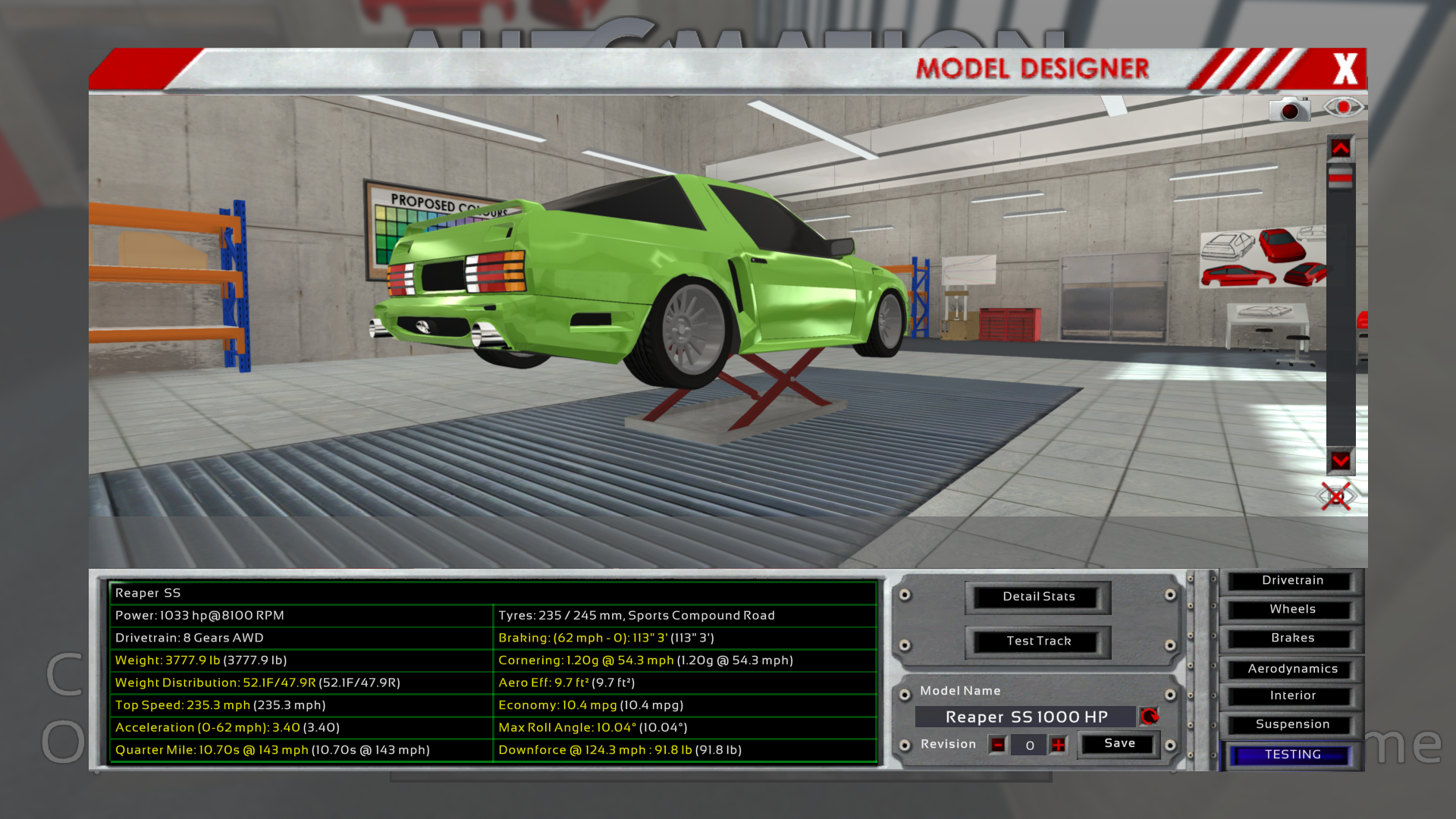The height and width of the screenshot is (819, 1456).
Task: Switch to the Drivetrain tab
Action: pos(1292,581)
